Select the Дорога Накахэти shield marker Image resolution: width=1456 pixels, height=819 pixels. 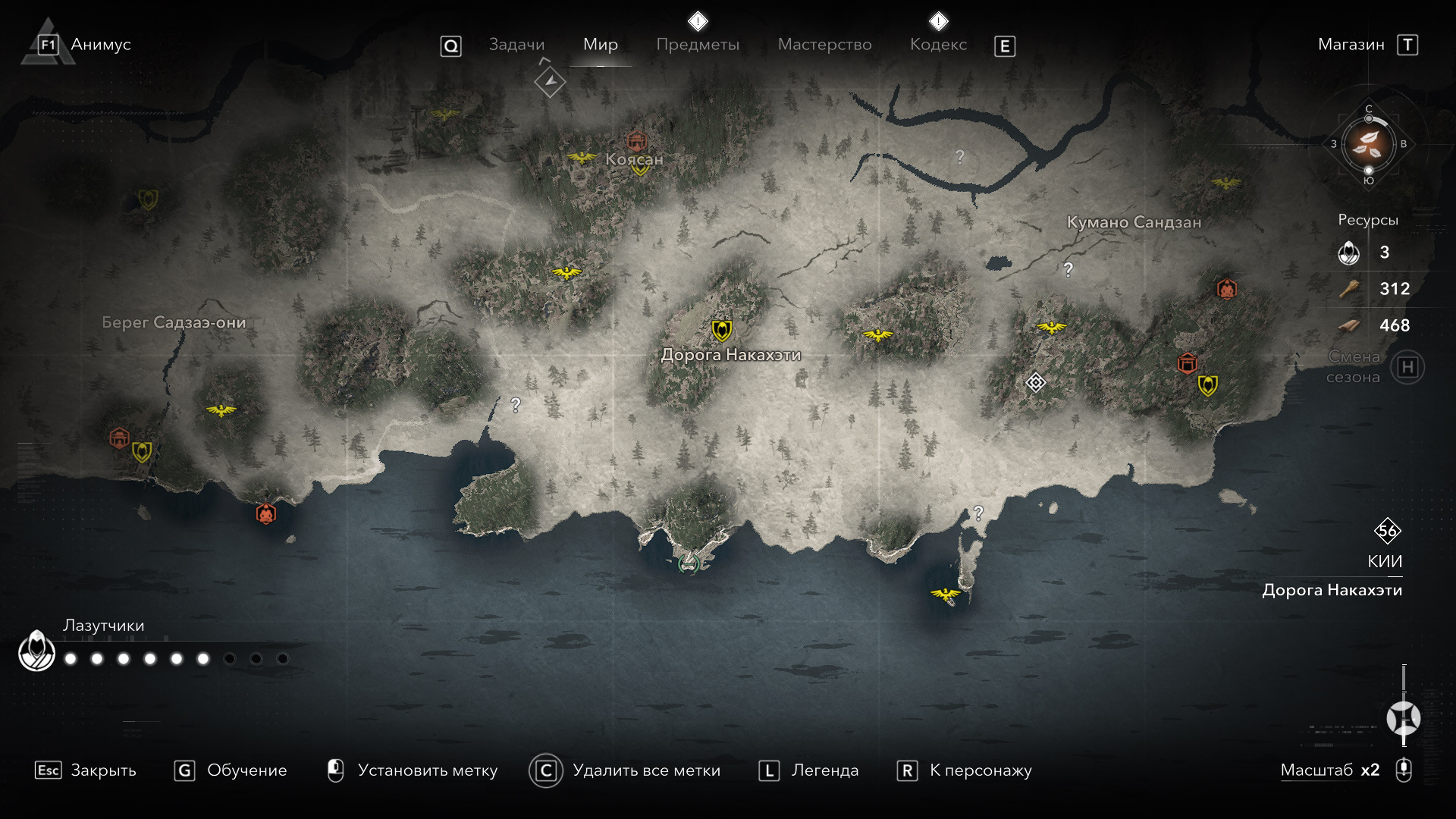point(721,330)
